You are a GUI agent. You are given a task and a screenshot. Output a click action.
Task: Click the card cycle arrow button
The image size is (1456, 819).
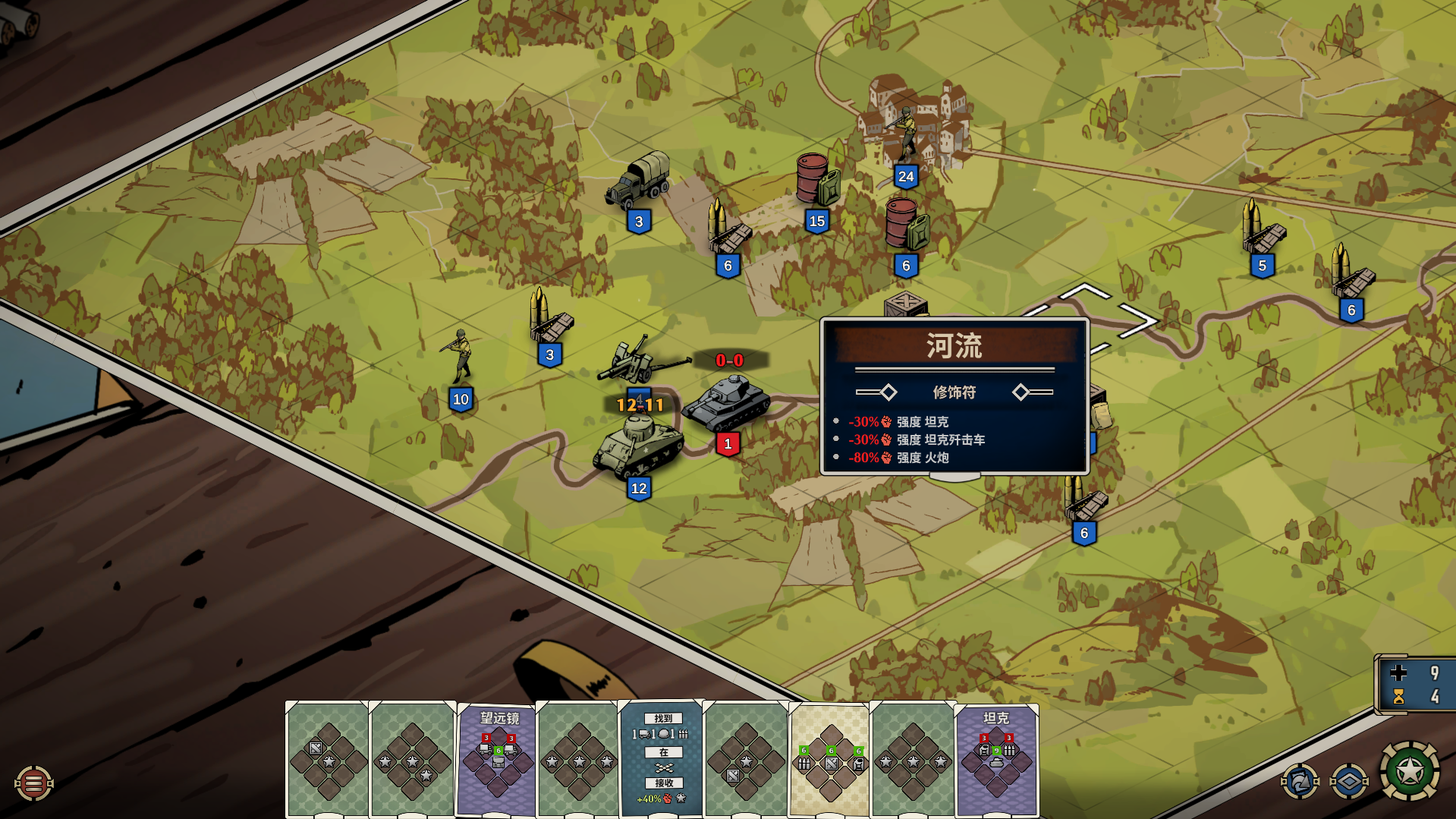pyautogui.click(x=1300, y=781)
